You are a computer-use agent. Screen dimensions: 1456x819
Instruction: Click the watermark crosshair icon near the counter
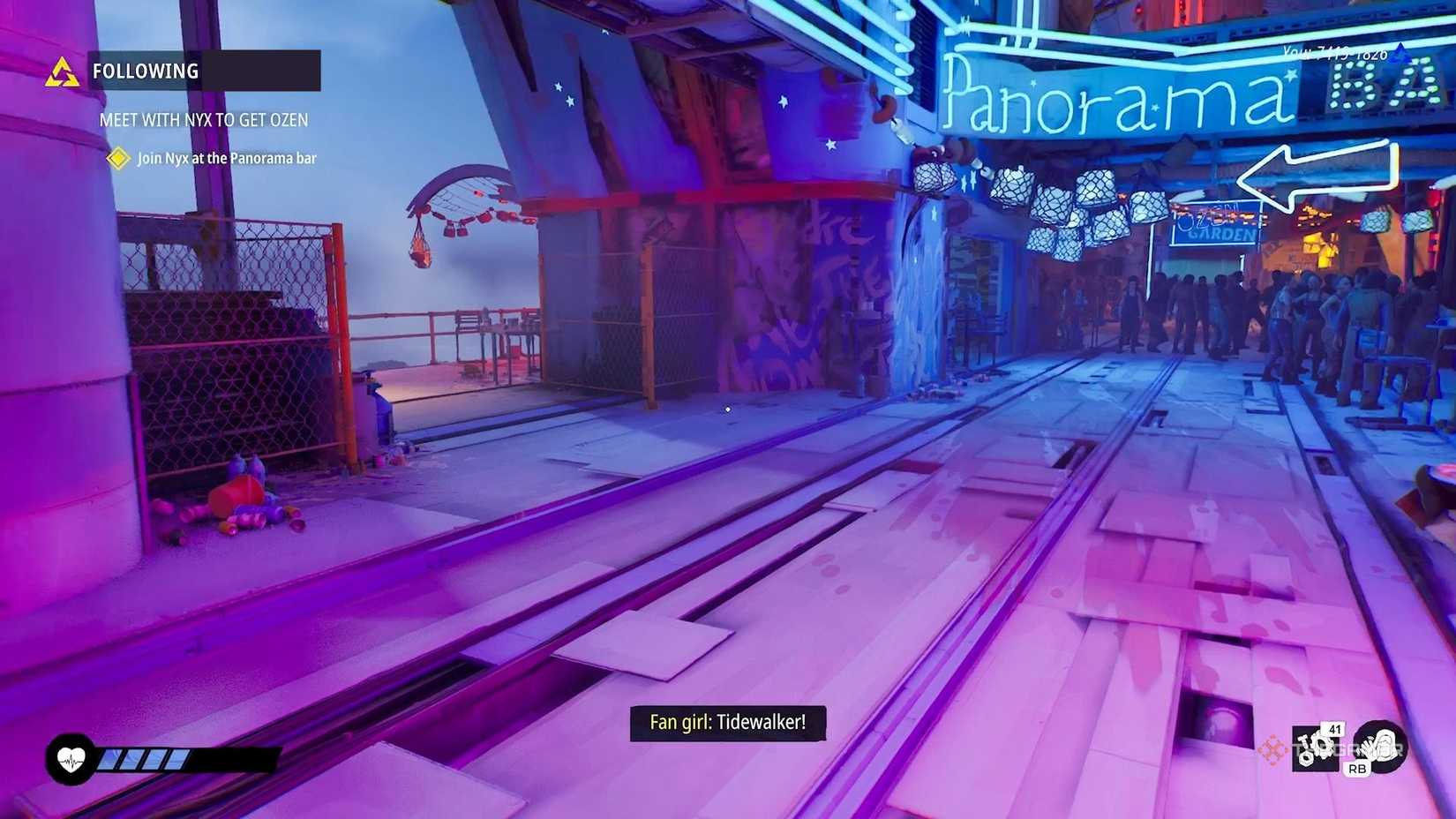1273,748
